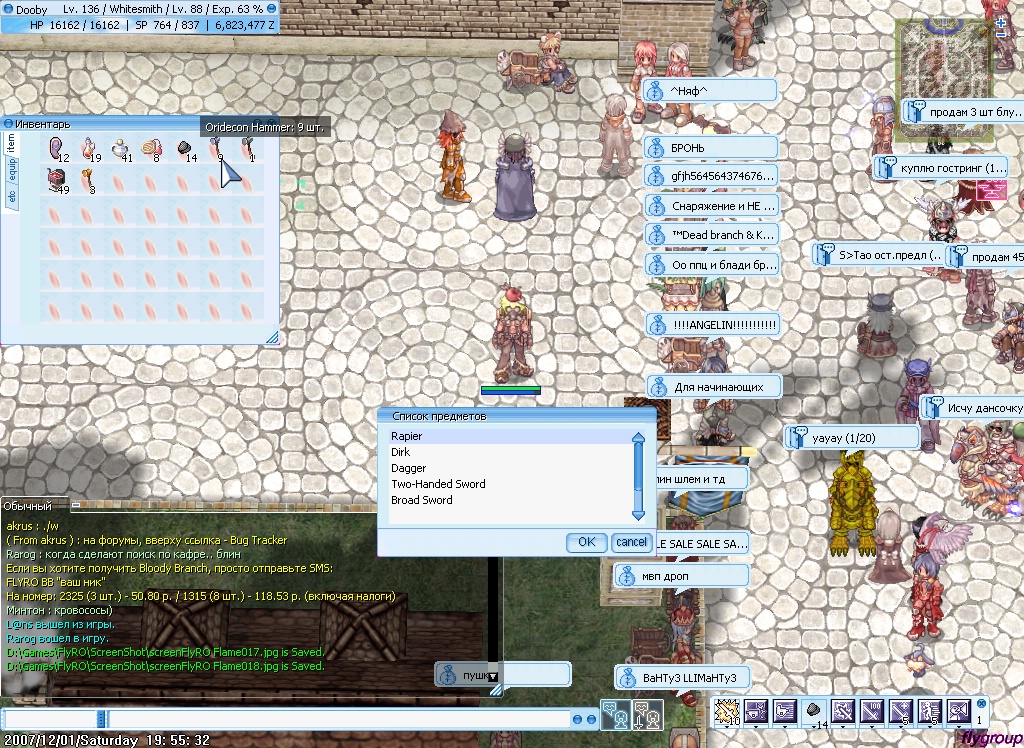
Task: Click the mini furnace stack of 49
Action: (x=56, y=180)
